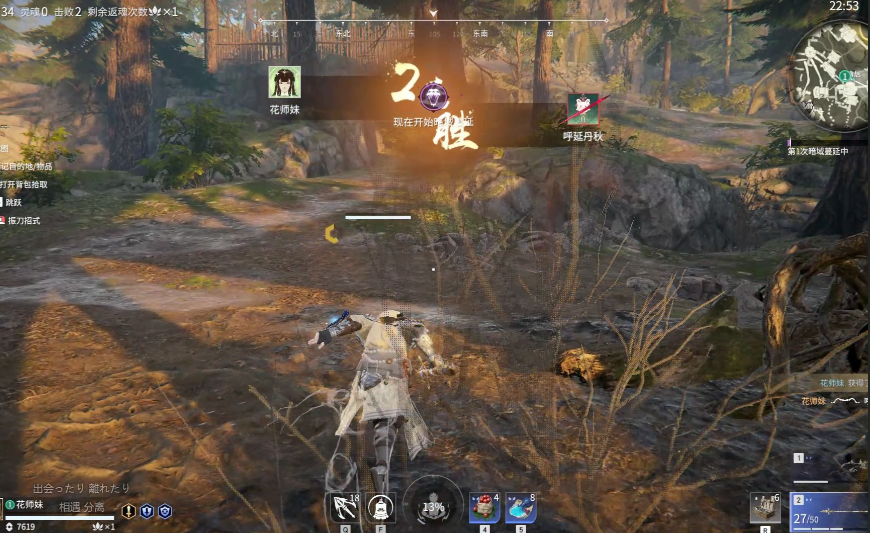Click the yellow shield buff icon
The width and height of the screenshot is (870, 533).
point(129,511)
